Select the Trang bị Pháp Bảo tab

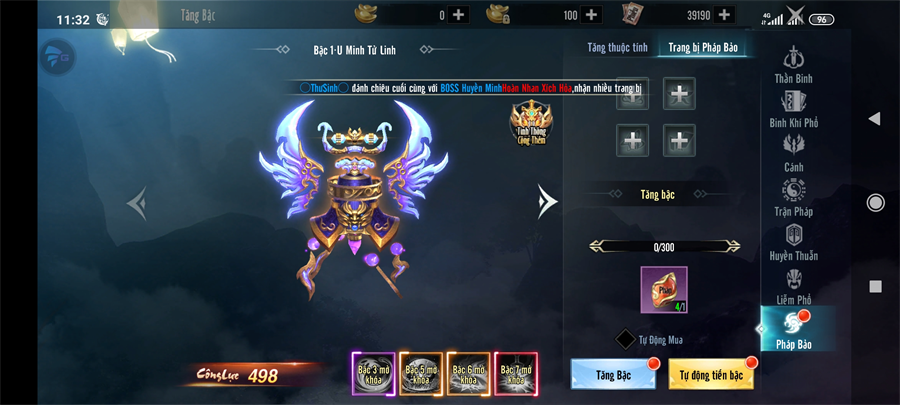[706, 47]
